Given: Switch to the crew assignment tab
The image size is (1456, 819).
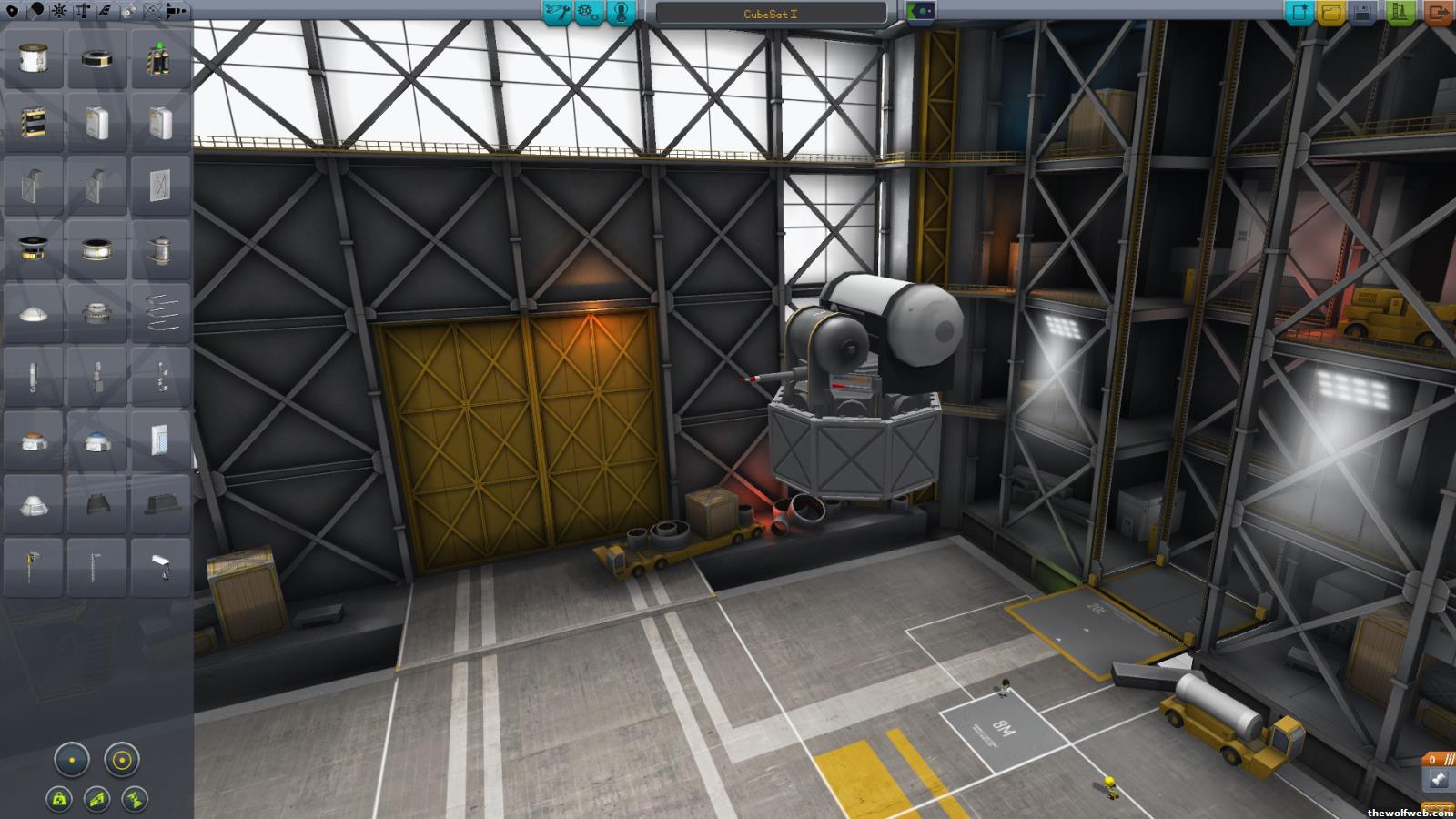Looking at the screenshot, I should pyautogui.click(x=622, y=12).
